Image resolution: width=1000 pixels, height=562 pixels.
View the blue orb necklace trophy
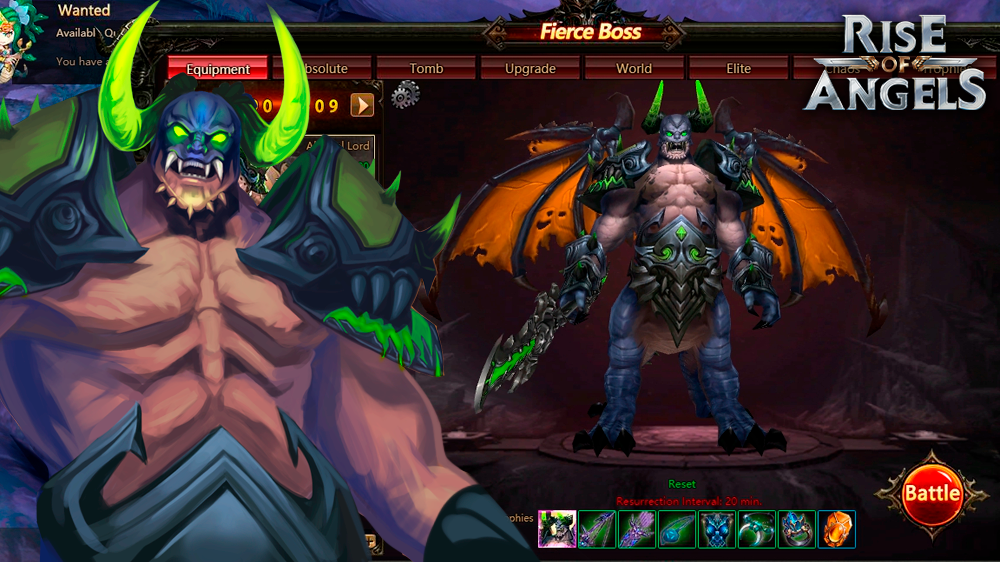pos(677,529)
